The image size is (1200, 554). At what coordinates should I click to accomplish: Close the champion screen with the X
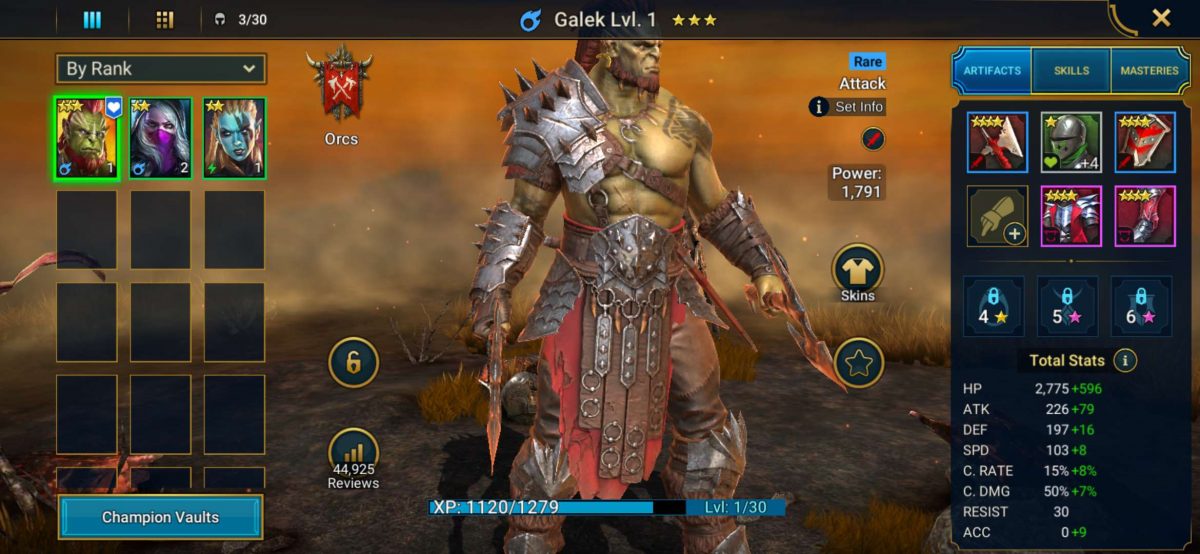[x=1161, y=18]
